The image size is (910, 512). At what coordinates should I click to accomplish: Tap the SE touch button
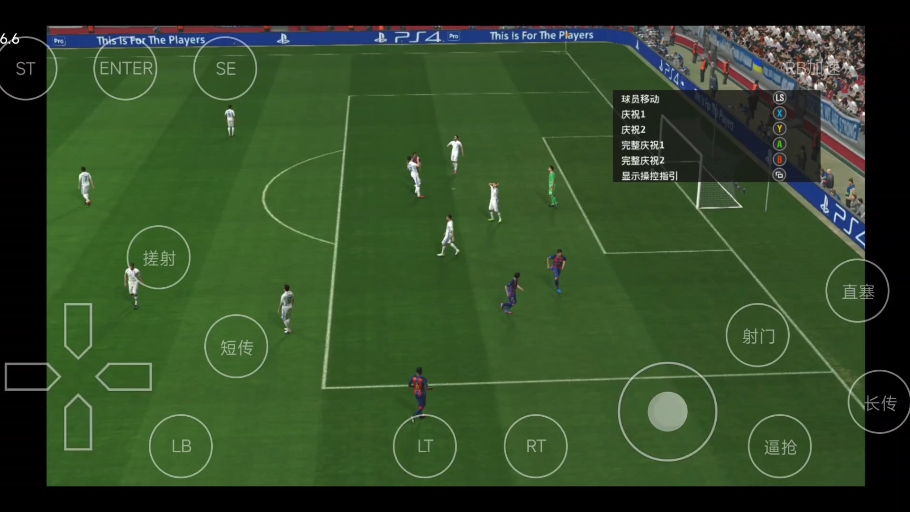225,68
